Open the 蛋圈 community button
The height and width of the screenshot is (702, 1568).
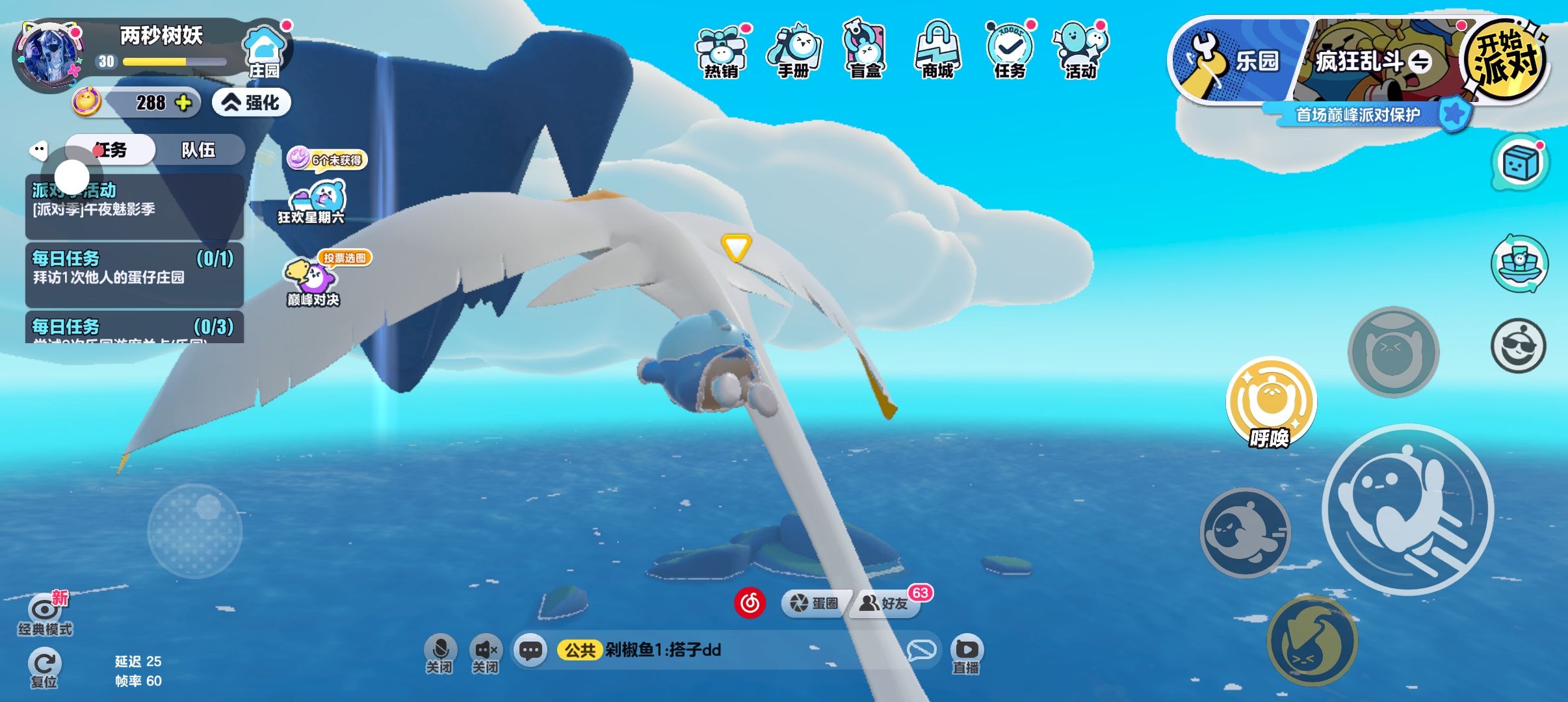click(815, 603)
